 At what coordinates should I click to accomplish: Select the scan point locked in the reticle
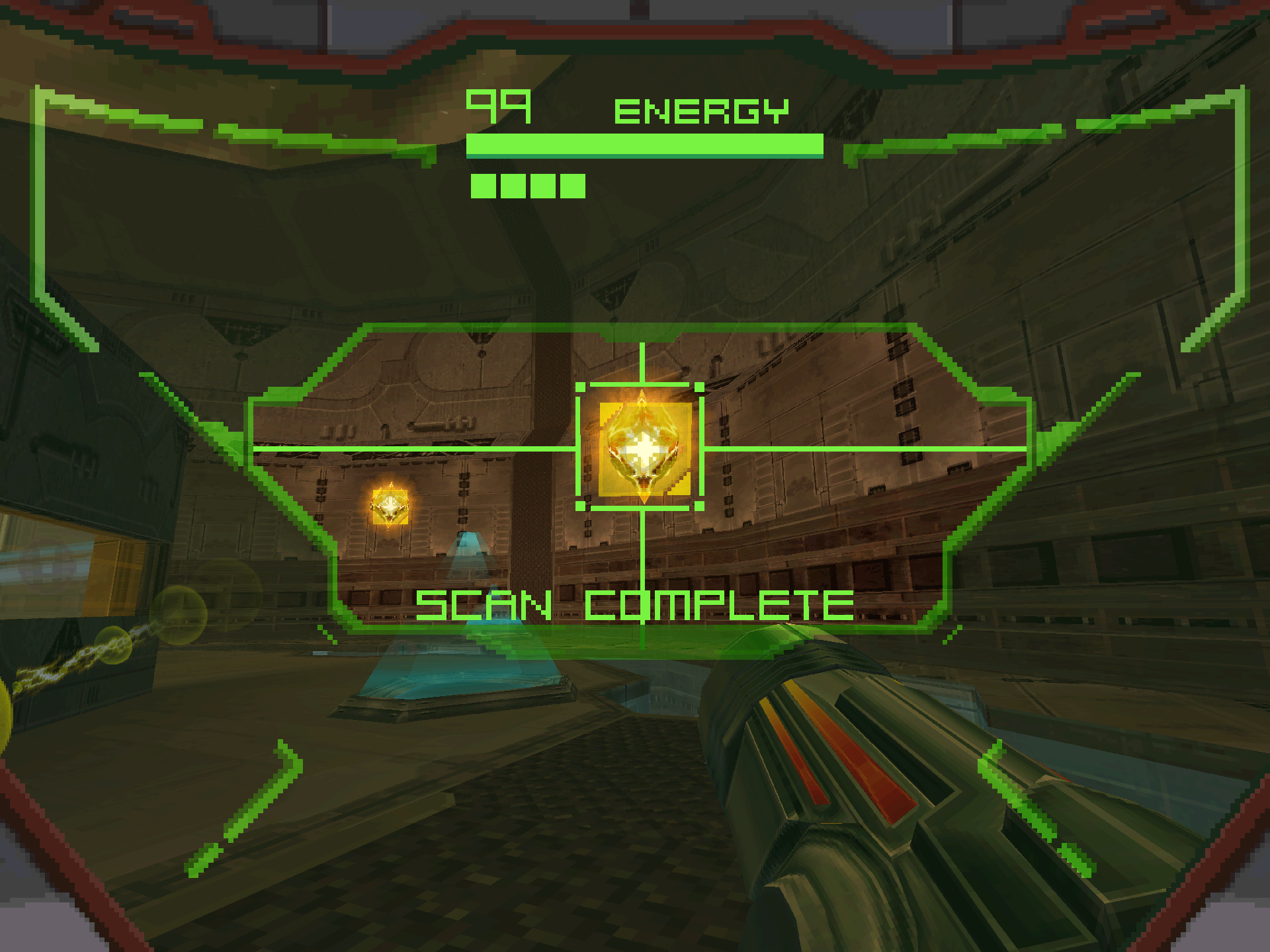(642, 449)
